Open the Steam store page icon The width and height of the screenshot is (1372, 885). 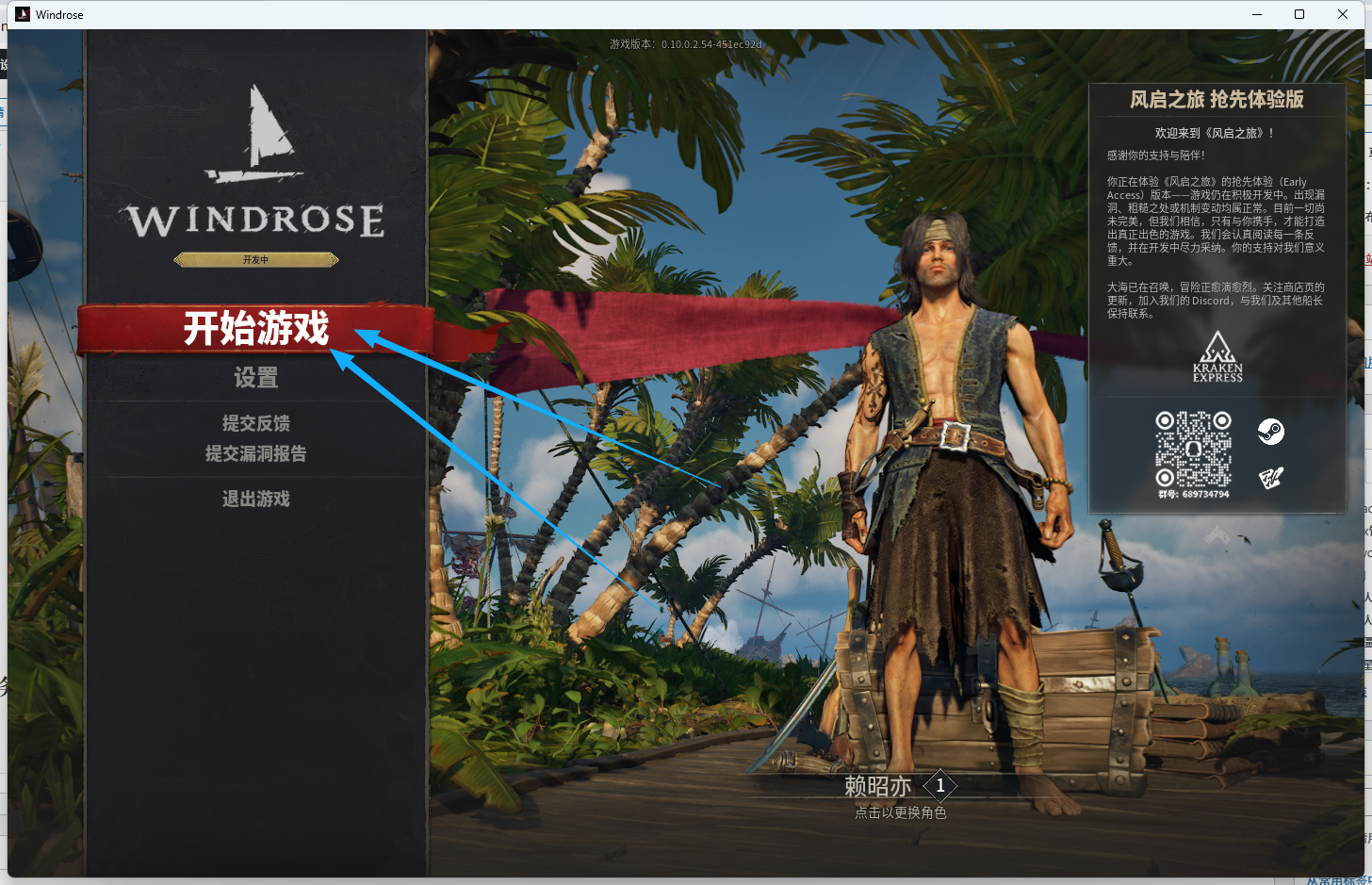click(x=1270, y=432)
